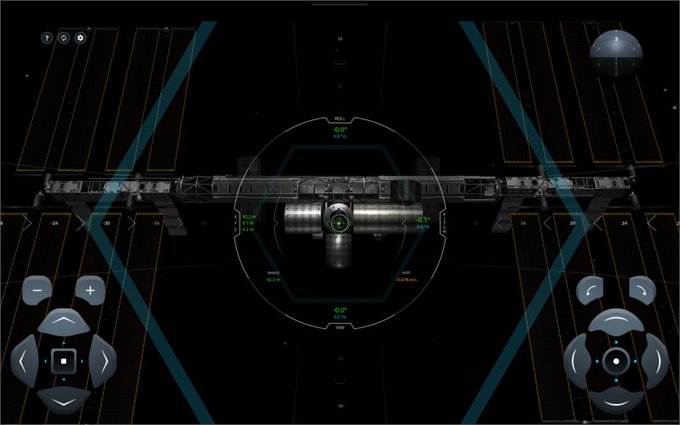
Task: Translate down with the down chevron
Action: (63, 399)
